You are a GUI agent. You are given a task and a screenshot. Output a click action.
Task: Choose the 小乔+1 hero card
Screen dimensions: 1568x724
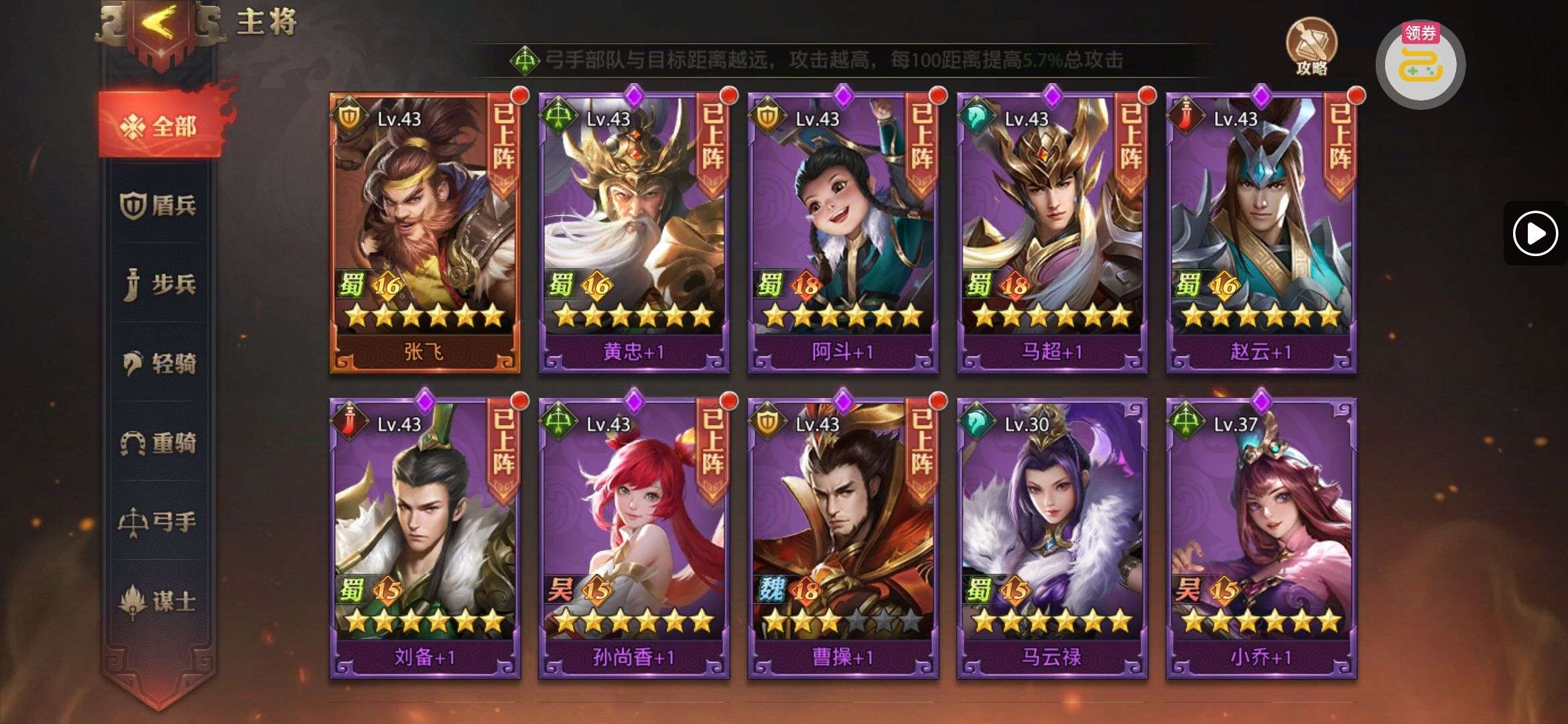pos(1261,538)
